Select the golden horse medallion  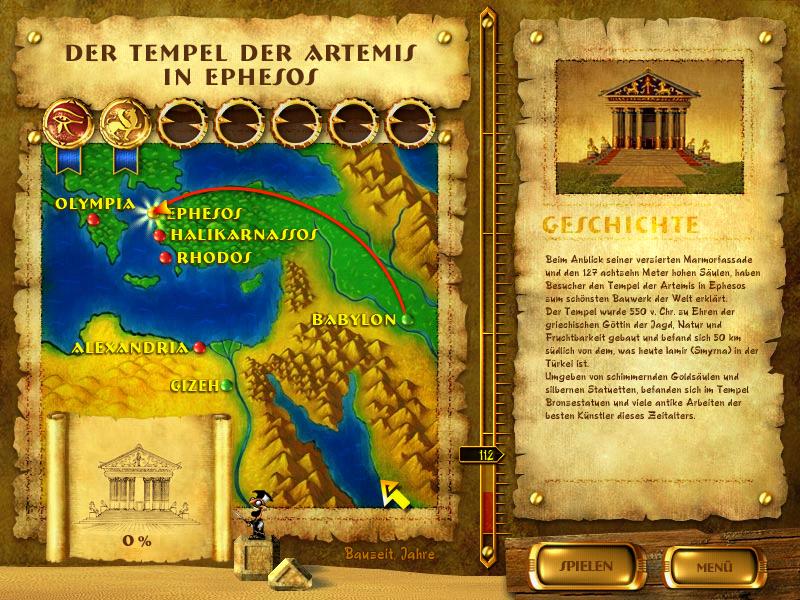123,120
